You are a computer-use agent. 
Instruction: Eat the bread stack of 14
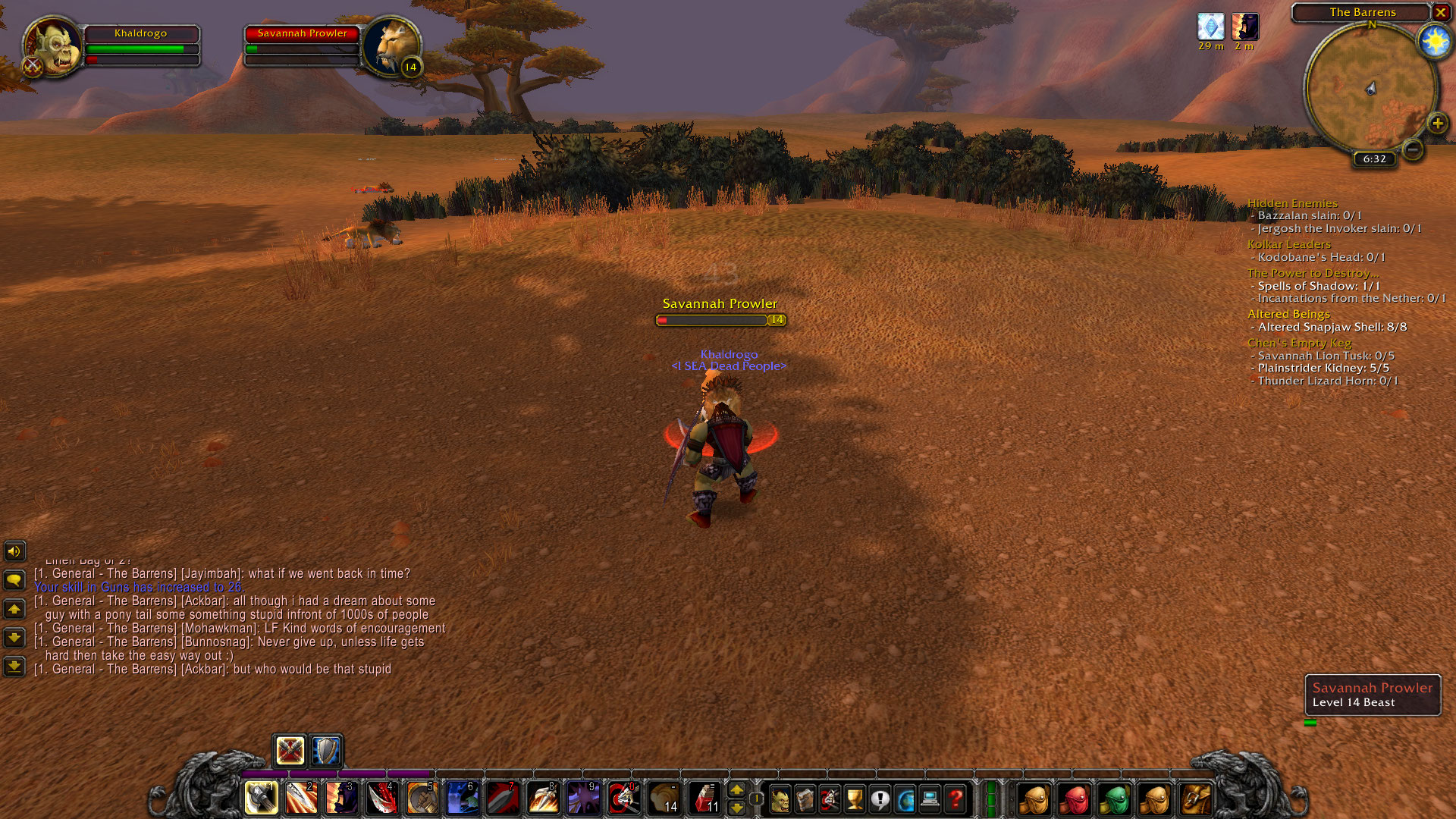[x=664, y=798]
